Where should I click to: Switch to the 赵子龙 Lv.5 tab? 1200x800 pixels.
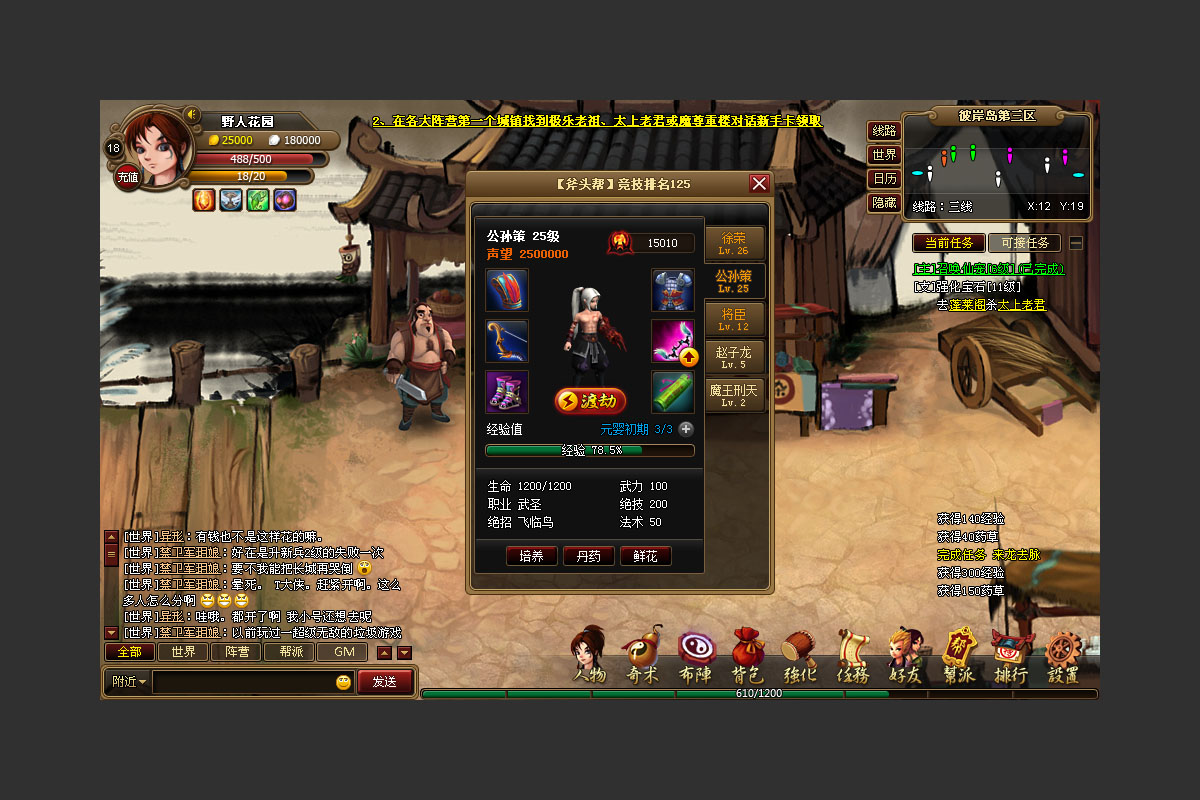[734, 357]
